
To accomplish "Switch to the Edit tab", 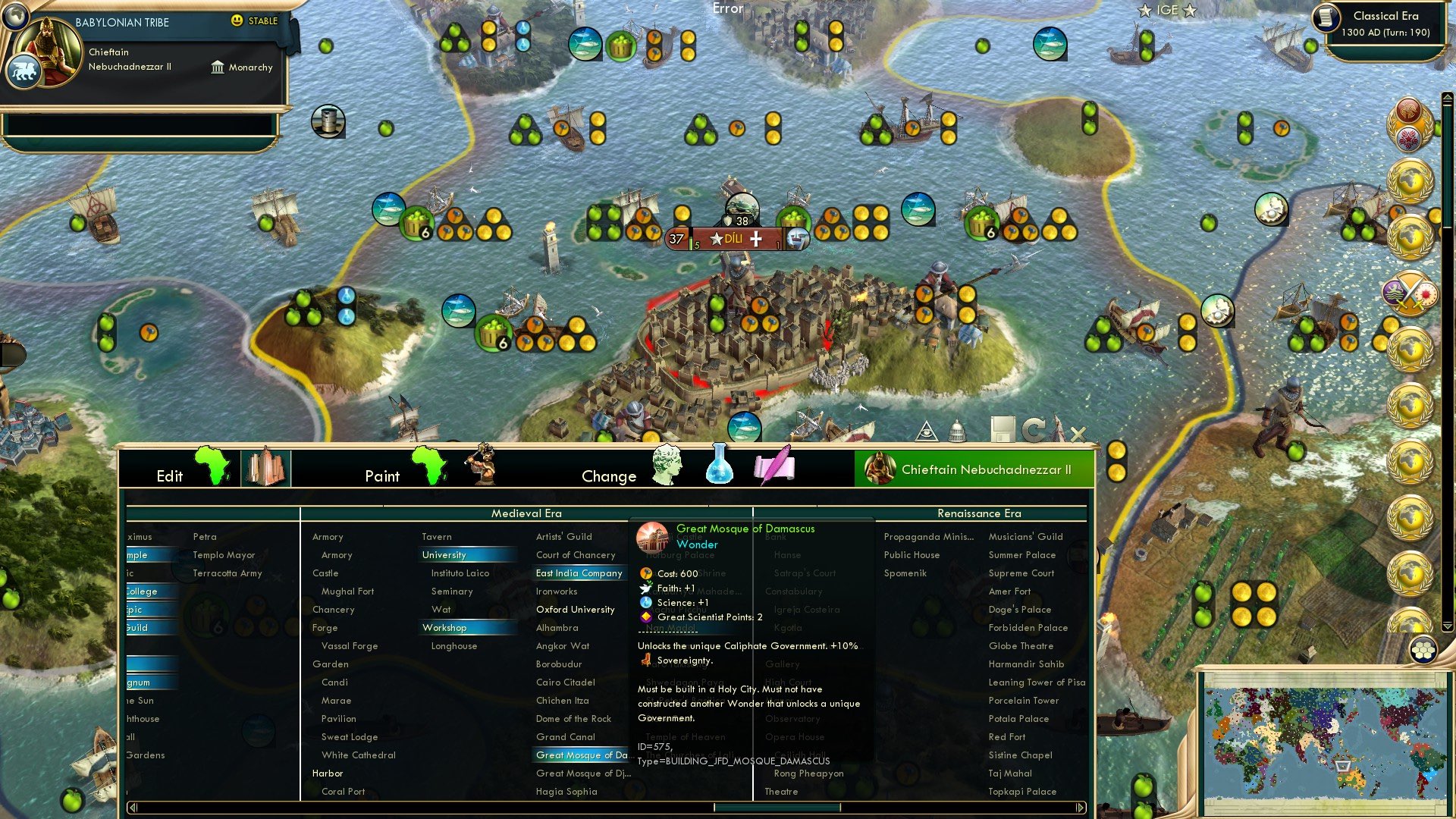I will click(170, 476).
